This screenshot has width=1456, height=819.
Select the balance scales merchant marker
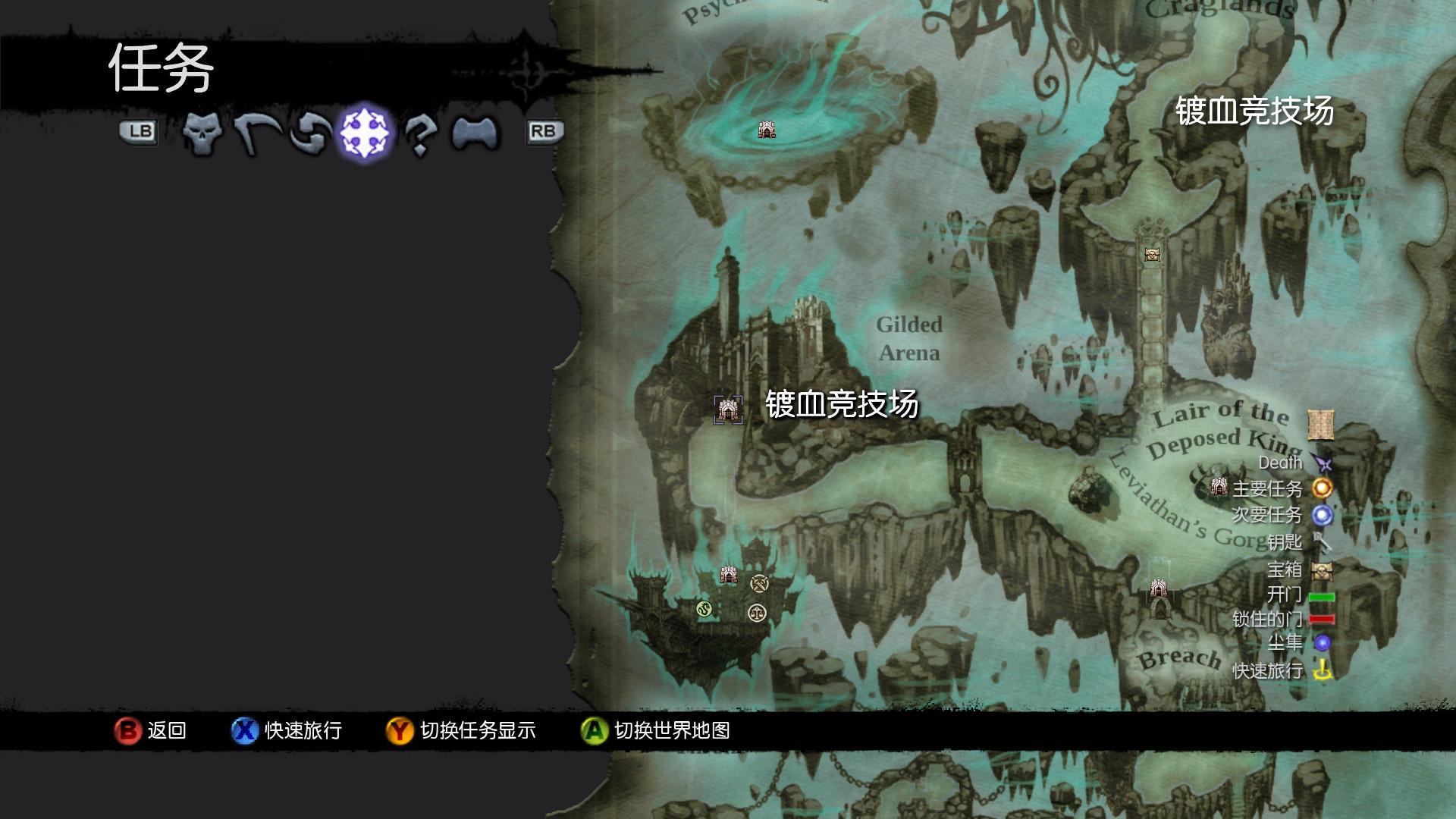point(757,613)
